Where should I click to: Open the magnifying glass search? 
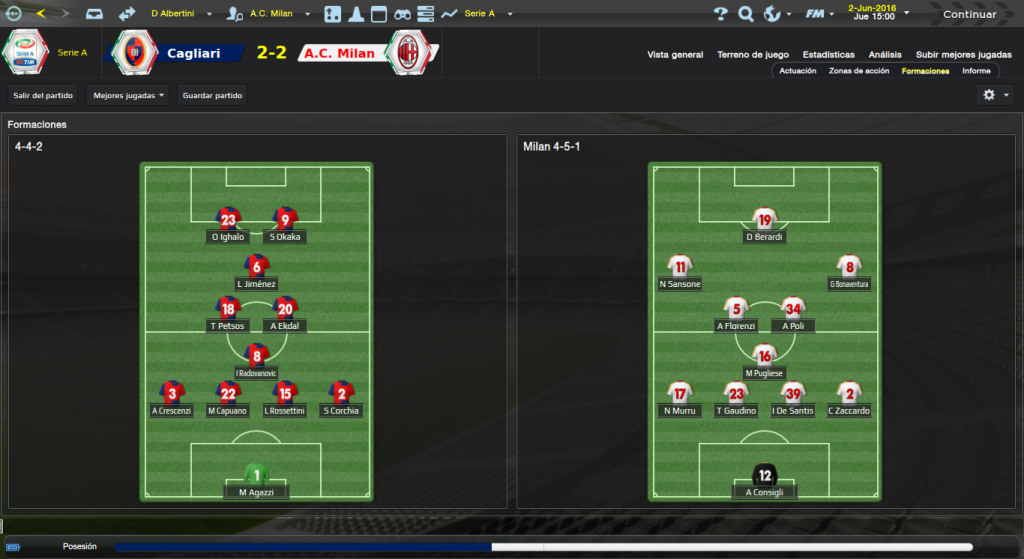pos(746,14)
